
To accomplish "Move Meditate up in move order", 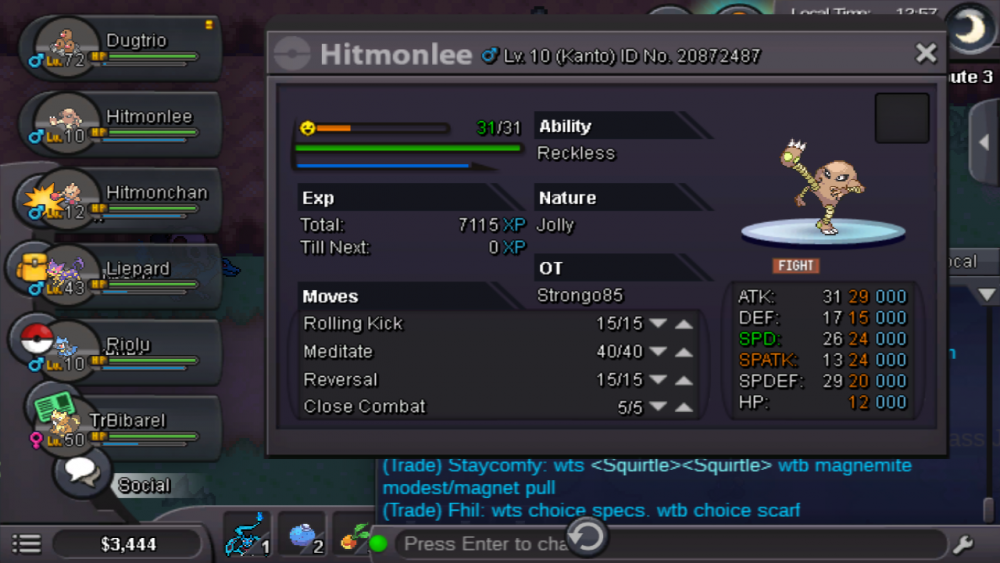I will point(684,352).
